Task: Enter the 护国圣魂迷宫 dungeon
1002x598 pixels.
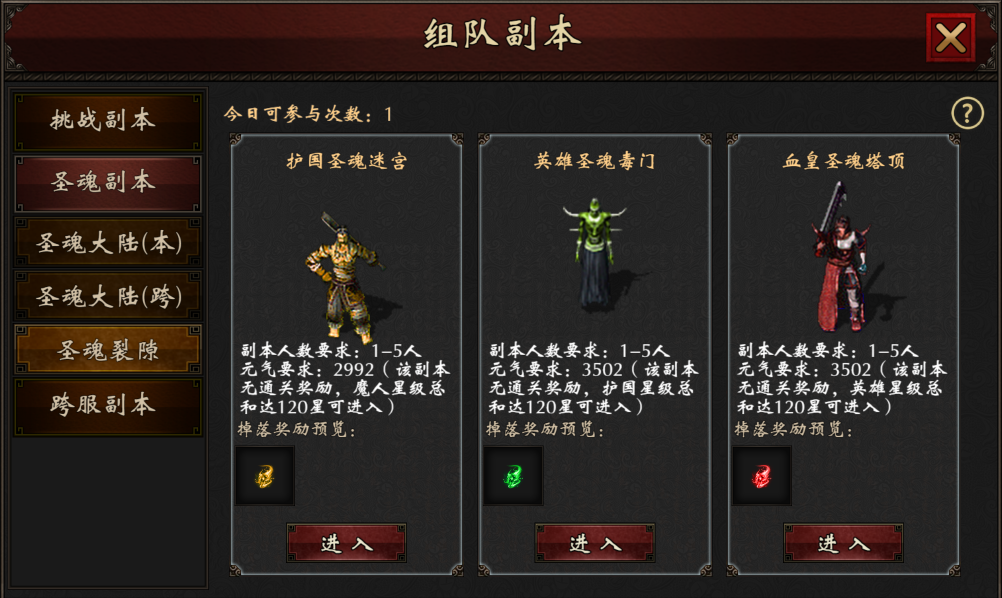Action: (346, 543)
